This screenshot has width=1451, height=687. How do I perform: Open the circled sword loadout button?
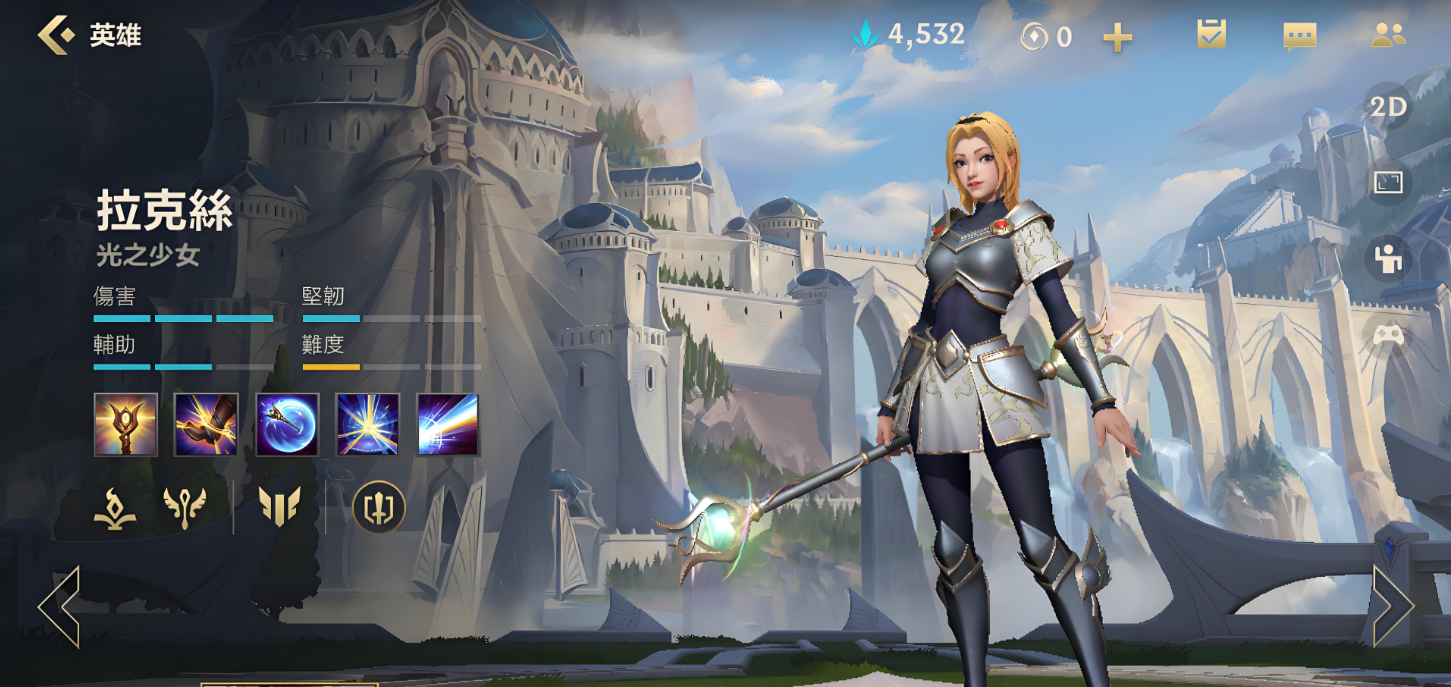379,508
